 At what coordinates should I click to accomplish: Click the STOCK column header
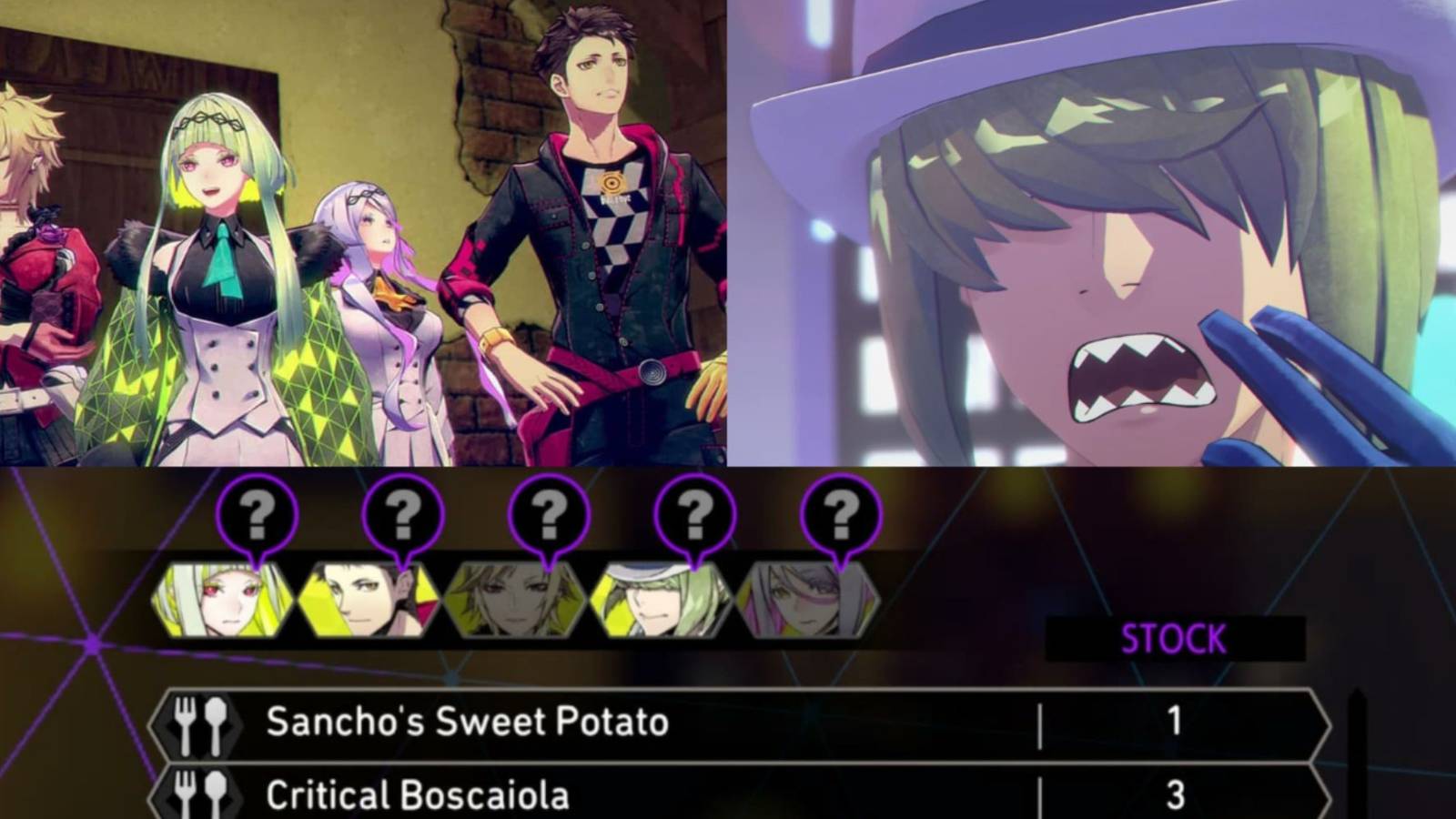point(1176,637)
